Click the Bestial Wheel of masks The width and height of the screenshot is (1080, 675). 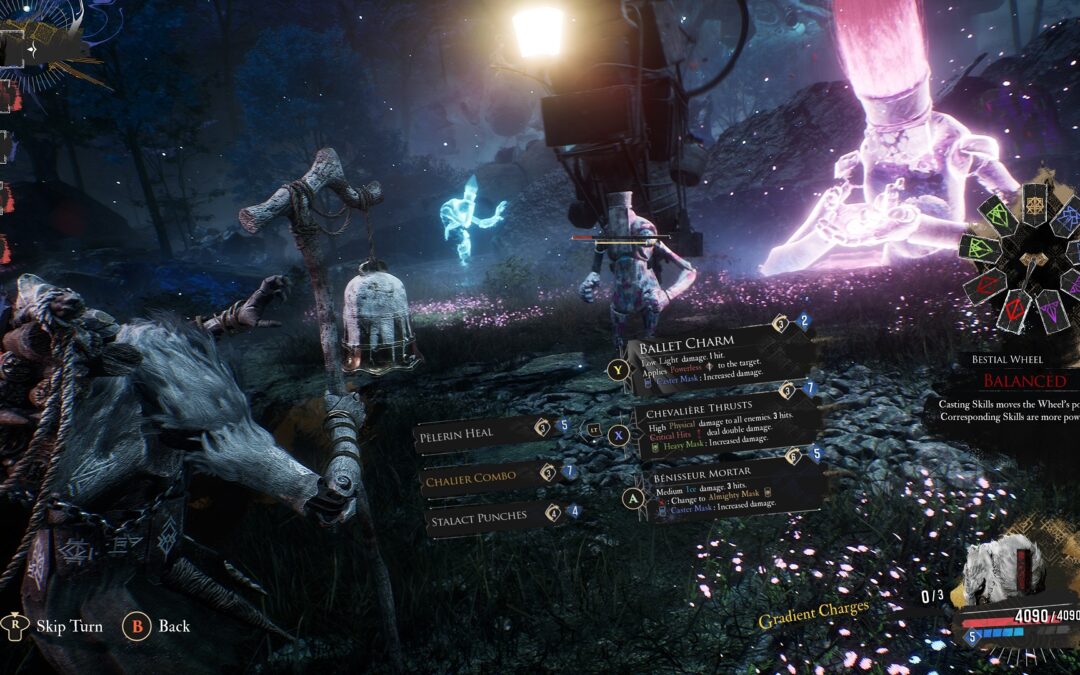(1025, 256)
